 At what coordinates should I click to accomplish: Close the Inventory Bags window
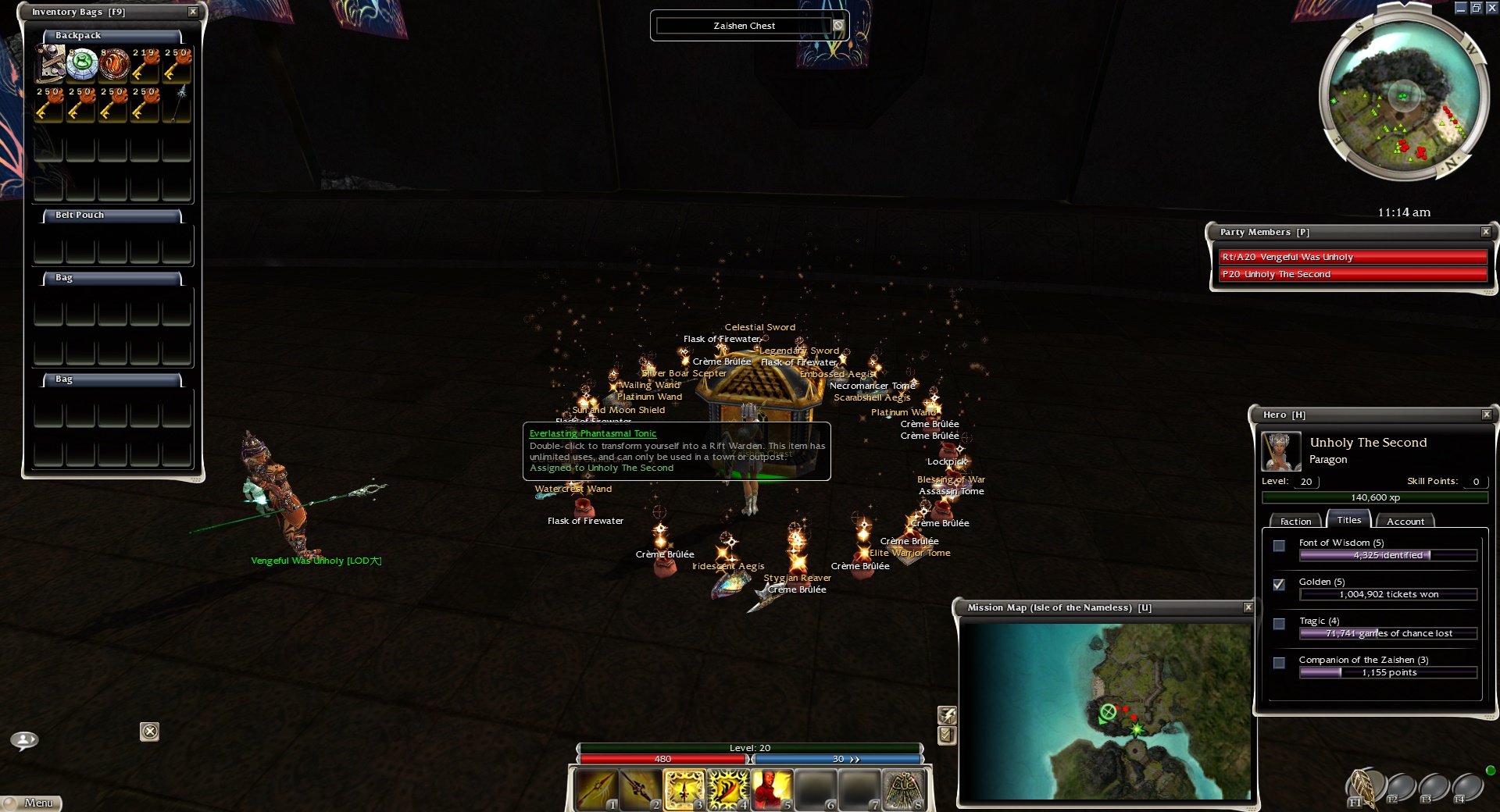point(193,12)
